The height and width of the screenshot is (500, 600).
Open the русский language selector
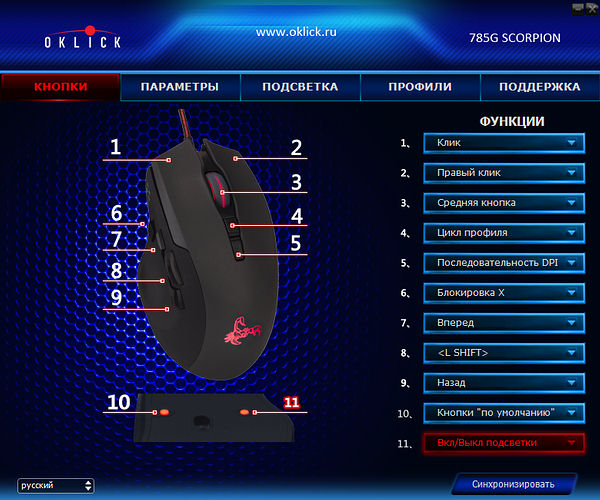(57, 485)
